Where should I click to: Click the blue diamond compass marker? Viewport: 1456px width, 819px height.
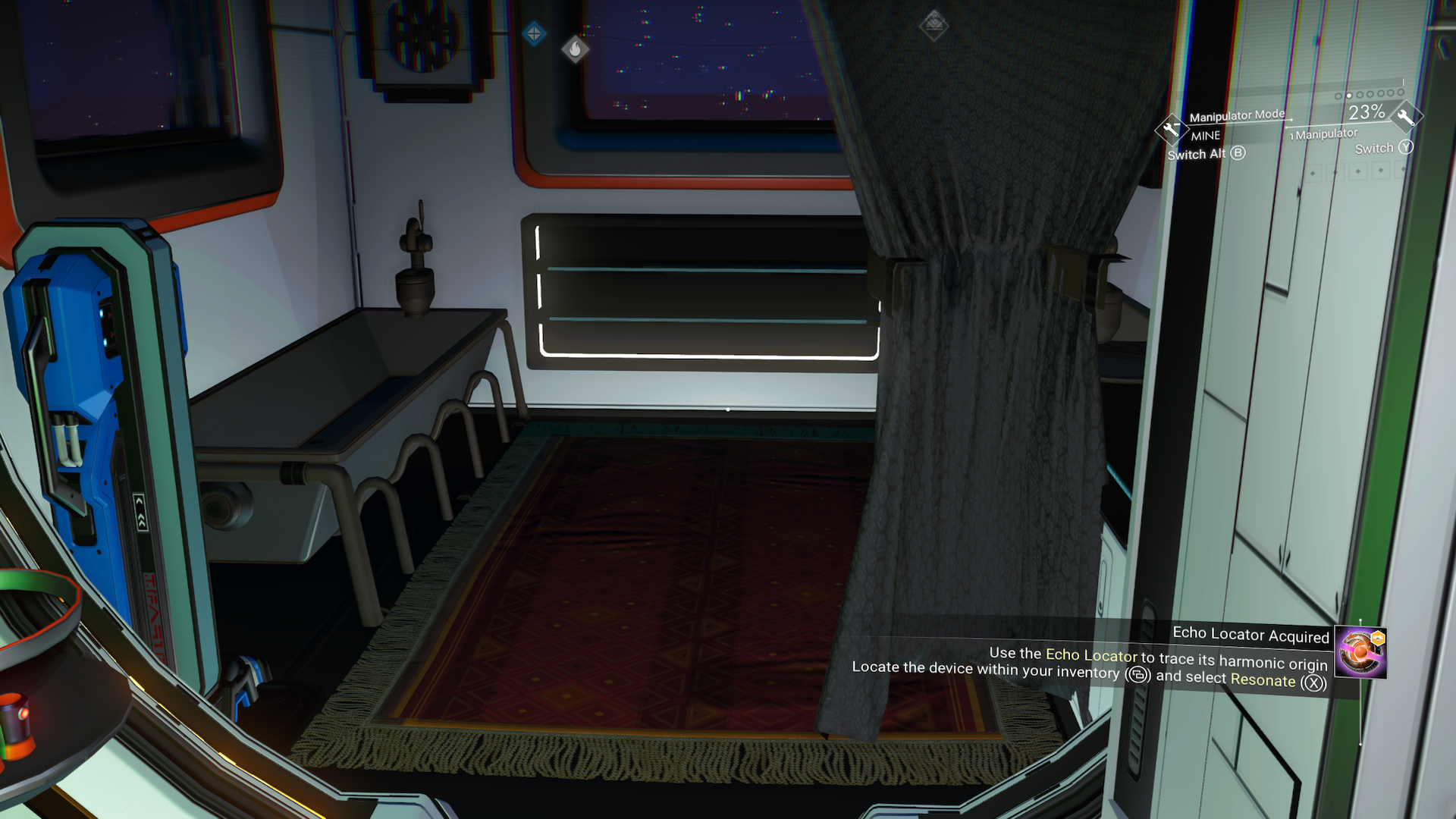pyautogui.click(x=534, y=33)
